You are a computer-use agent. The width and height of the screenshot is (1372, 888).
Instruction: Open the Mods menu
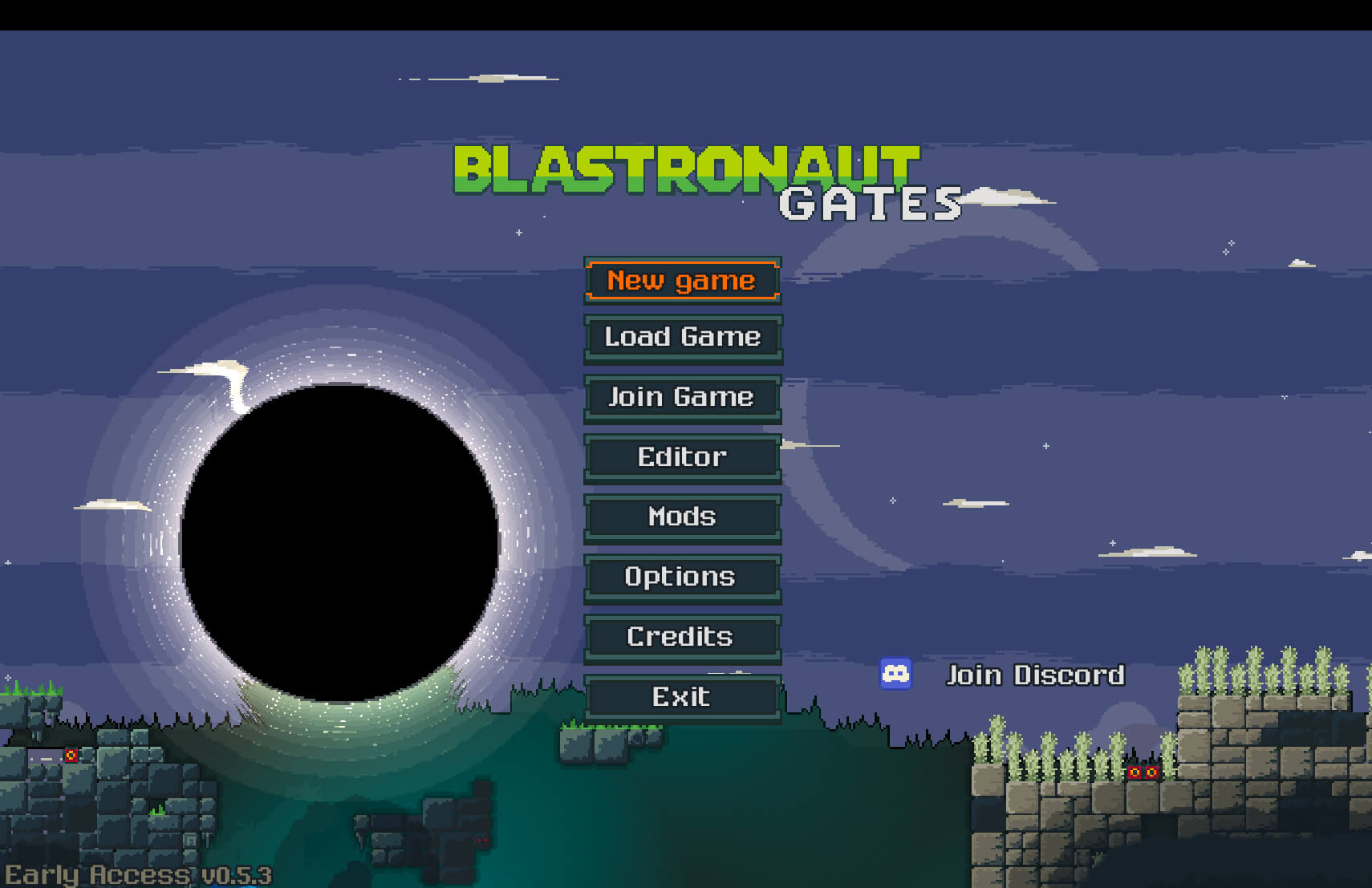[682, 517]
